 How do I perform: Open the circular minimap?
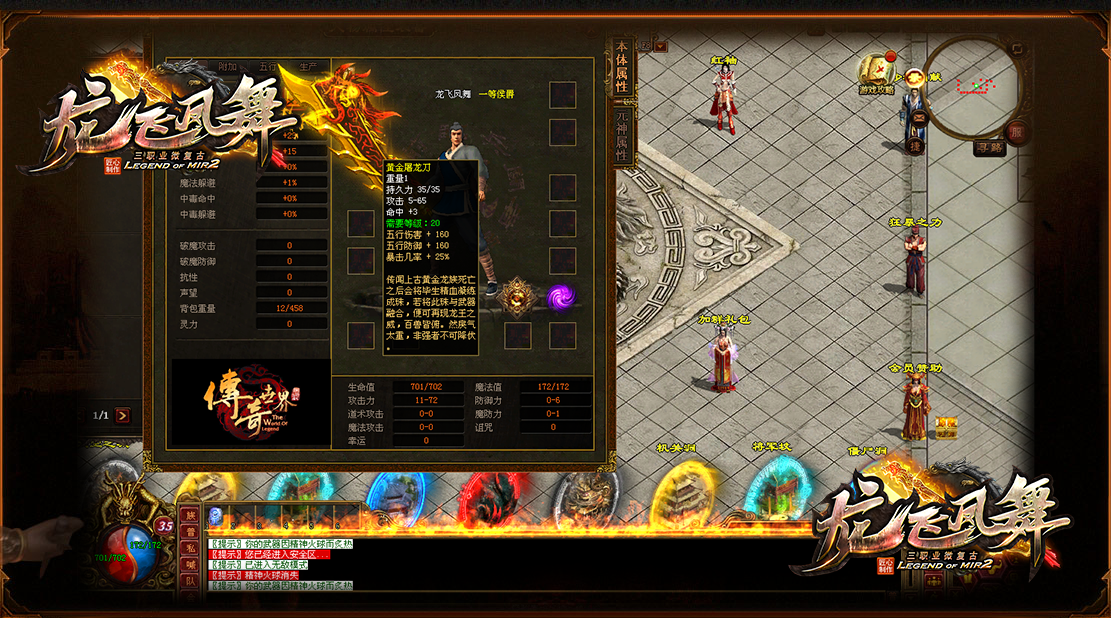(970, 88)
